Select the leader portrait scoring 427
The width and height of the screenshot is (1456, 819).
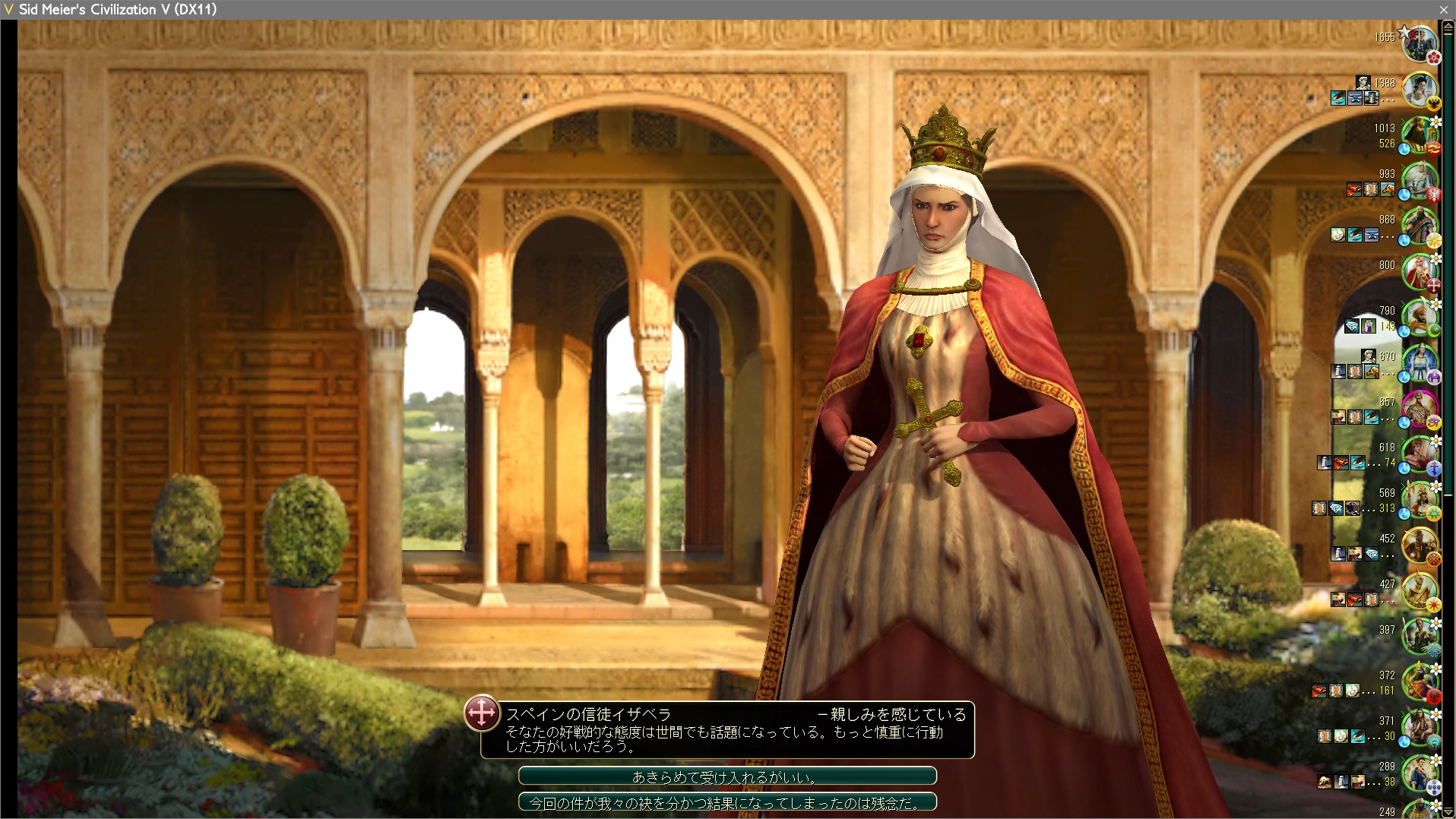[x=1419, y=591]
